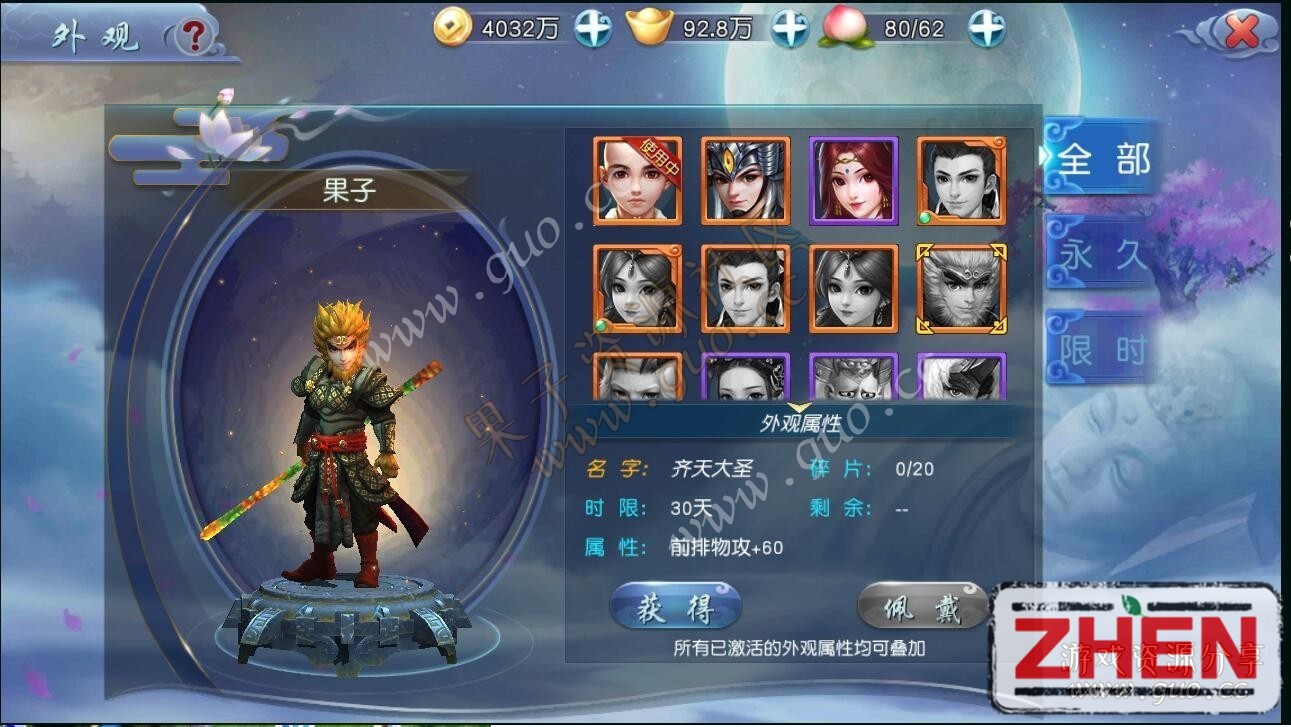
Task: Switch to the 永久 tab
Action: 1101,255
